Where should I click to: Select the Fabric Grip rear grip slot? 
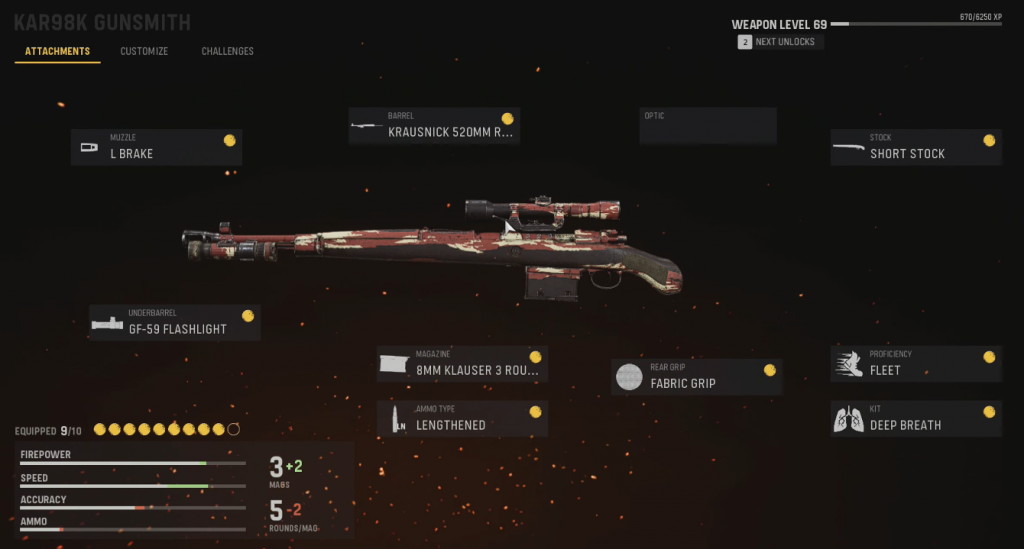point(696,377)
